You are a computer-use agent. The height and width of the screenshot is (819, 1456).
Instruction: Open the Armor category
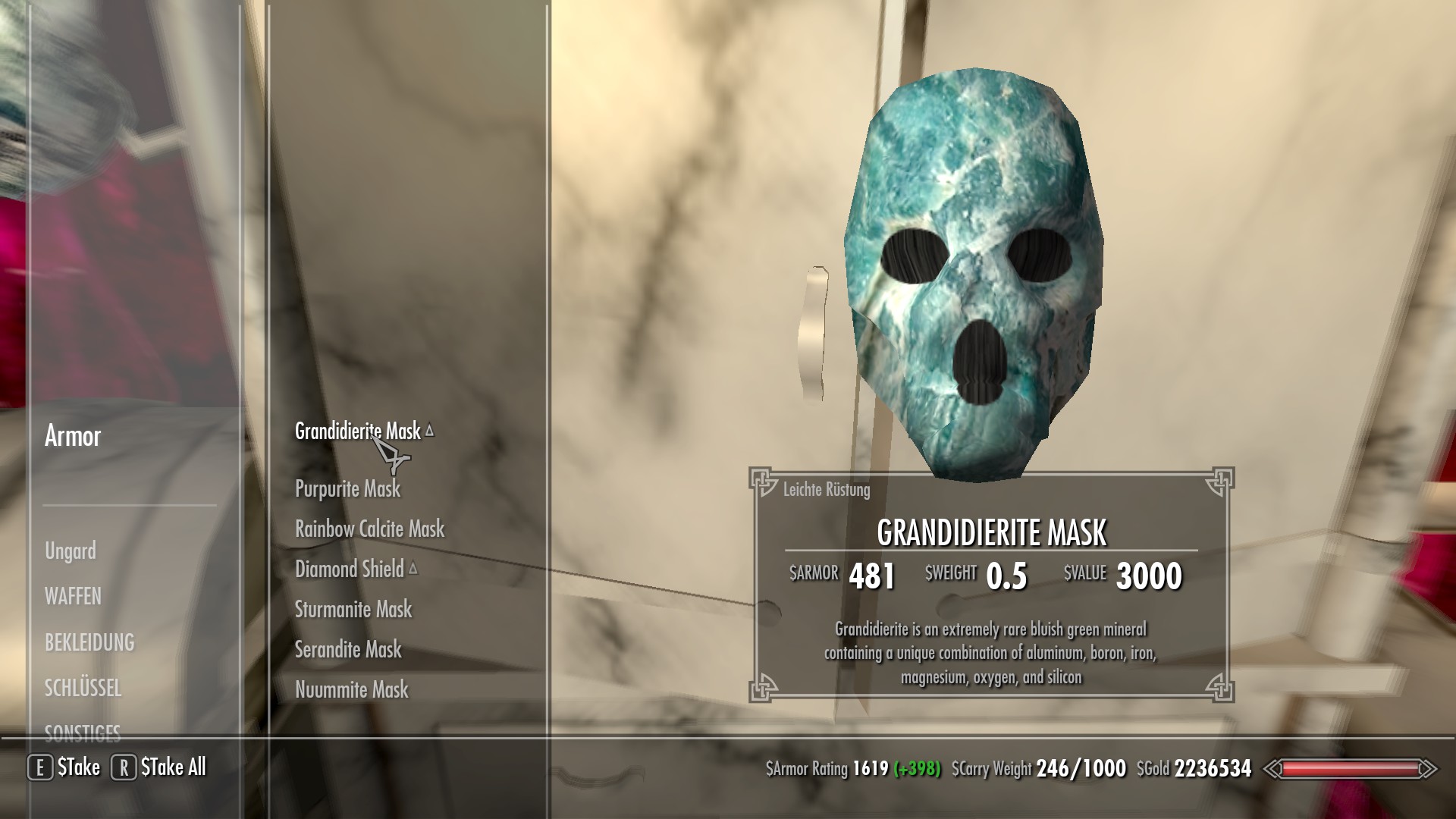73,436
